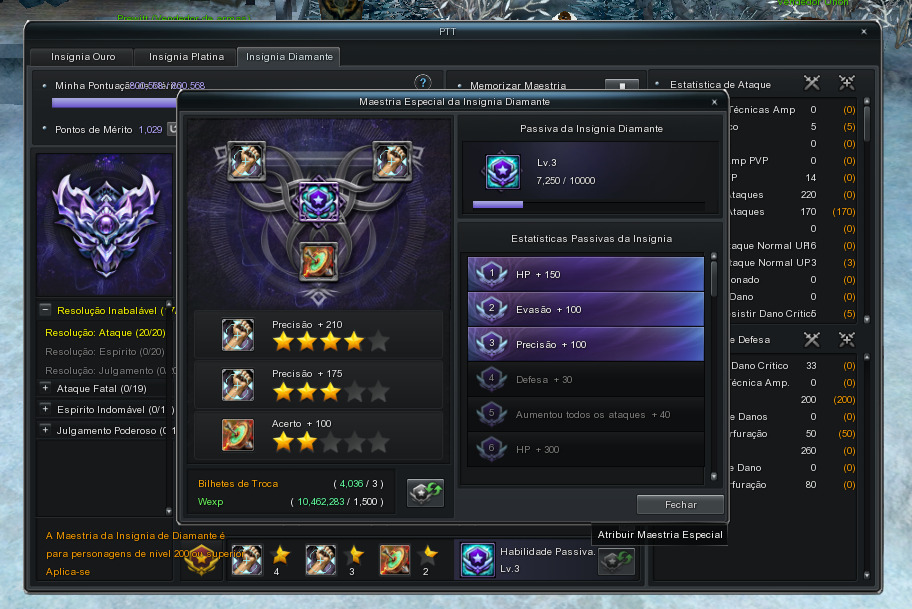Click the exchange button beside Wexp cost
Screen dimensions: 912x609
click(425, 492)
